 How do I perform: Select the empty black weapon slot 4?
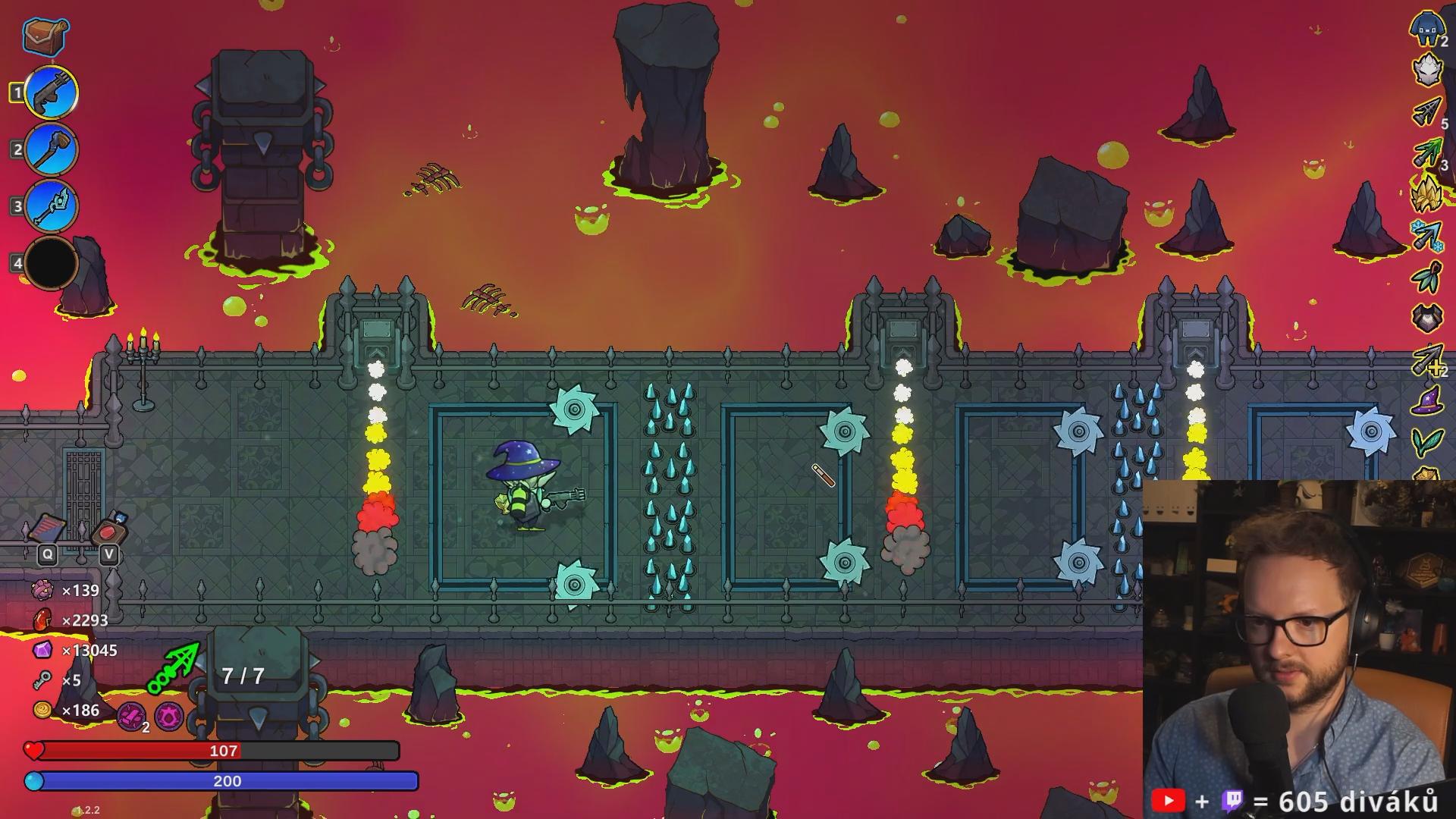point(52,263)
